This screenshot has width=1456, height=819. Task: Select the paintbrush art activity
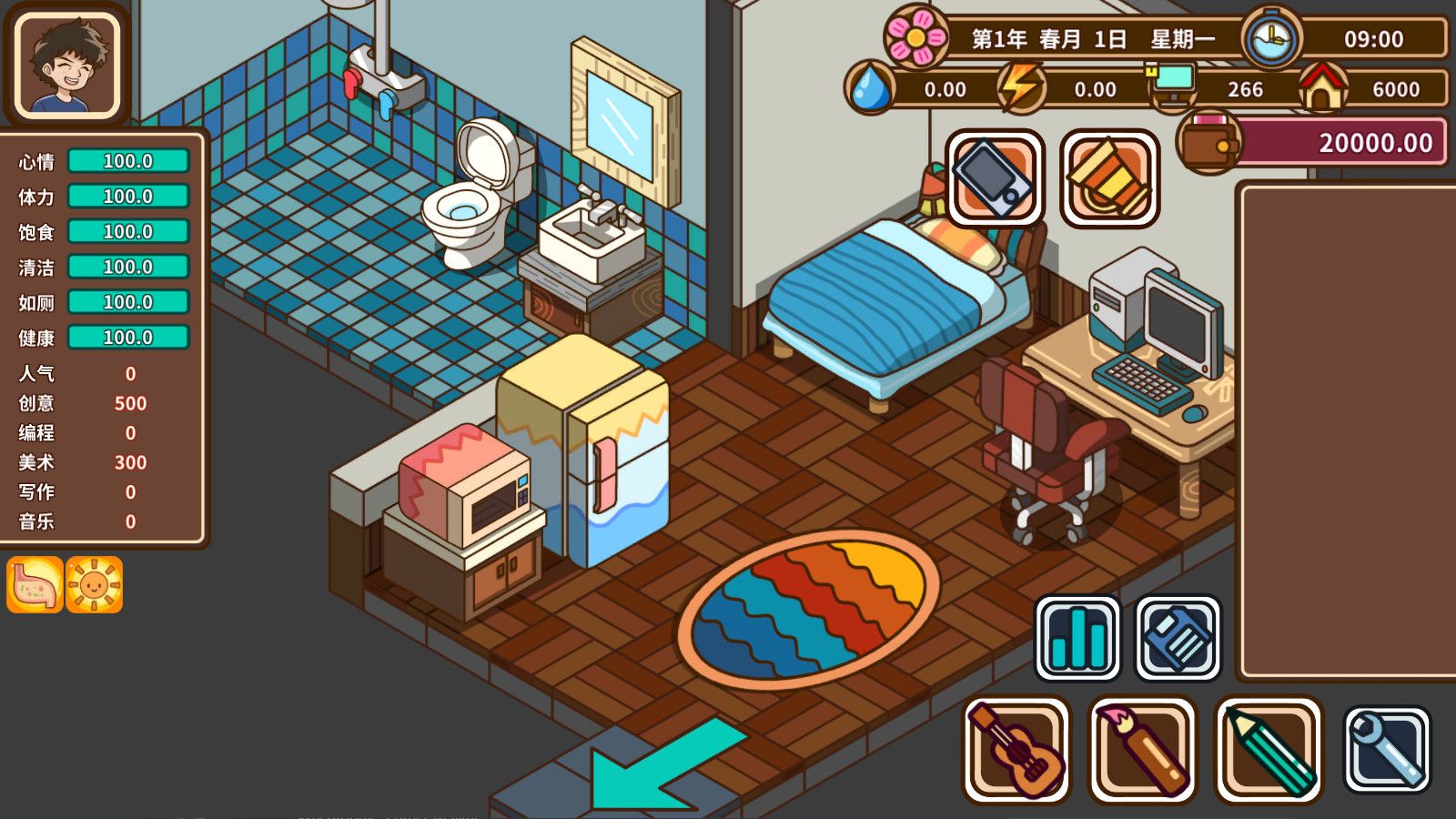pos(1143,750)
